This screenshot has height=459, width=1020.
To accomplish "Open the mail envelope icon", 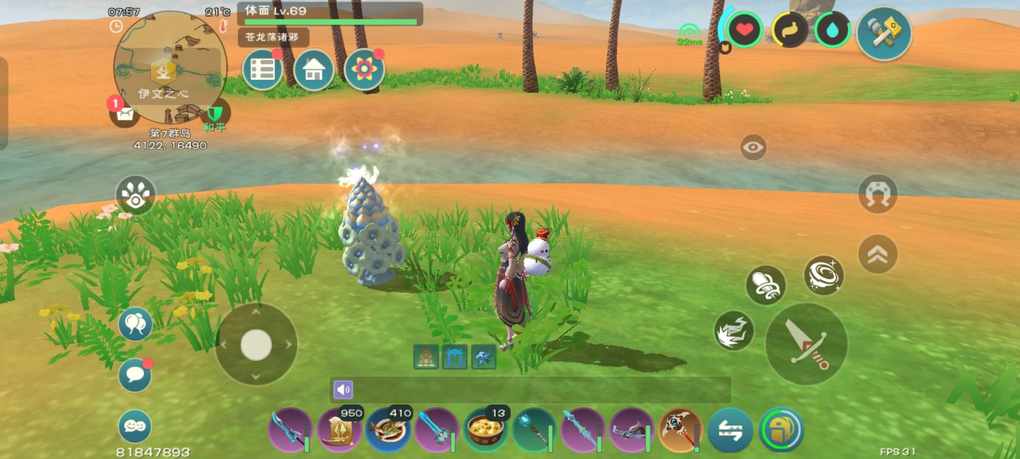I will pyautogui.click(x=125, y=113).
